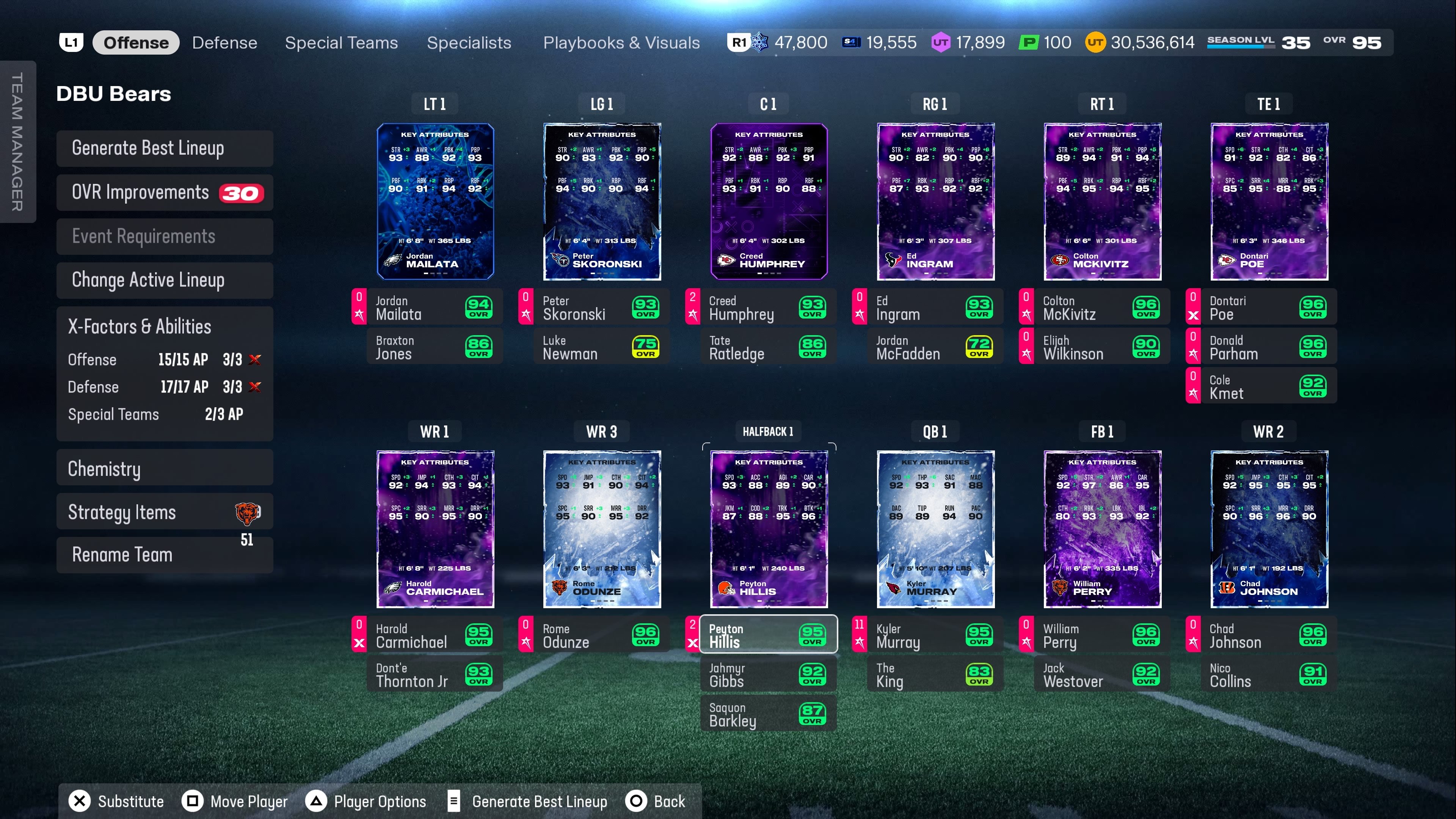
Task: Expand the Team Manager side tab
Action: pyautogui.click(x=17, y=141)
